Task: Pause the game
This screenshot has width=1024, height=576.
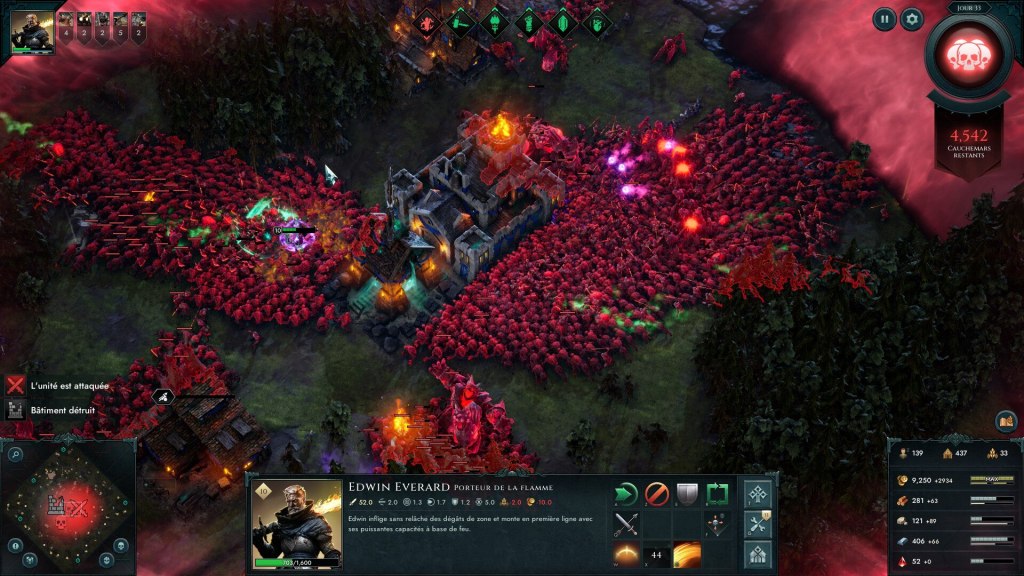Action: coord(884,18)
